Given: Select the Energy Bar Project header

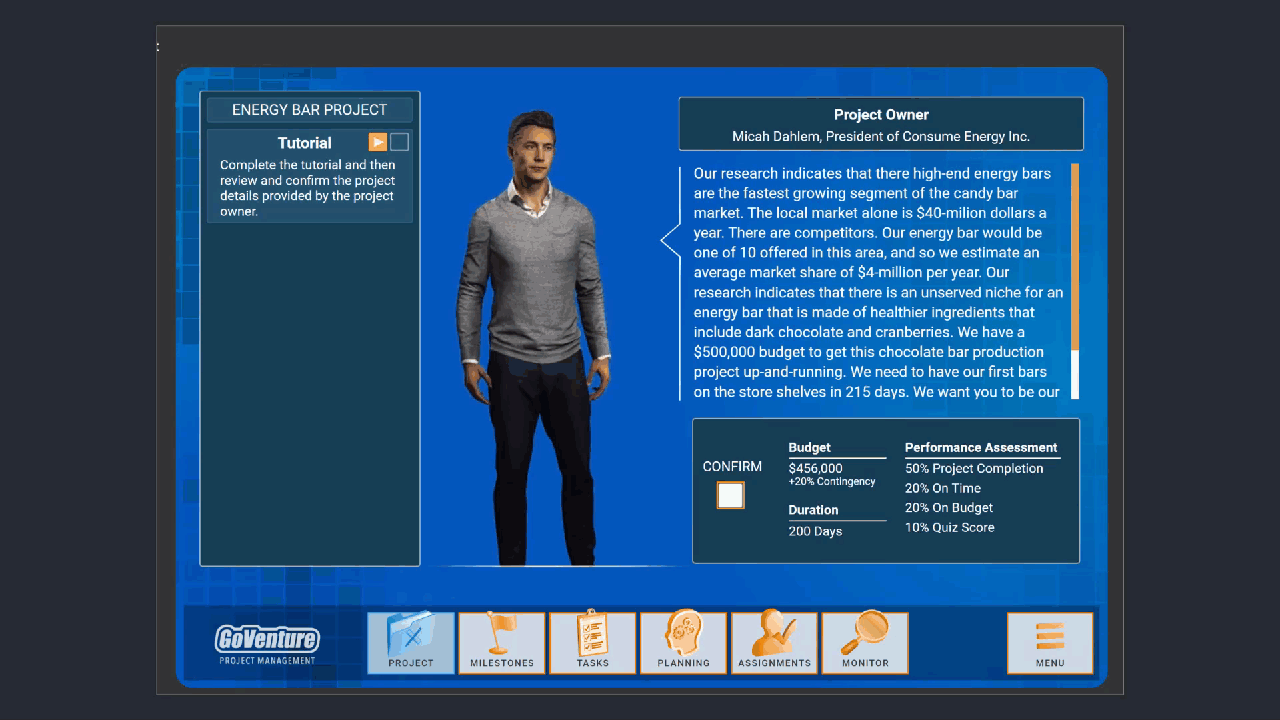Looking at the screenshot, I should pyautogui.click(x=310, y=110).
